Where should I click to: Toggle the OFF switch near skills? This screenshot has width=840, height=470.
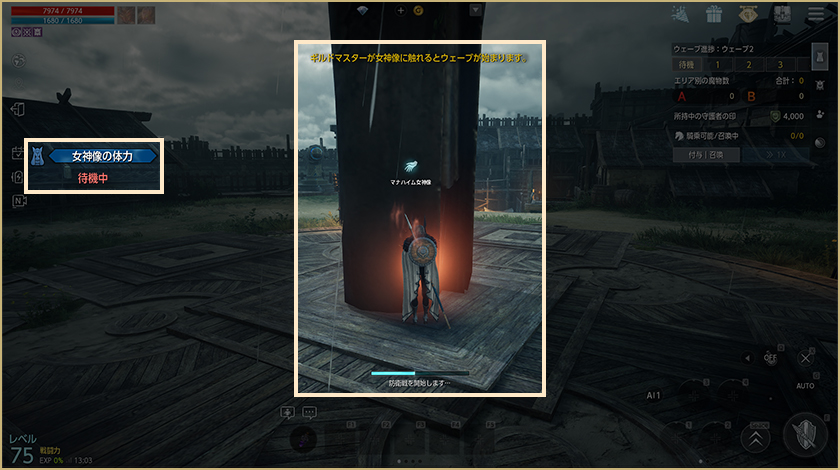click(x=770, y=357)
